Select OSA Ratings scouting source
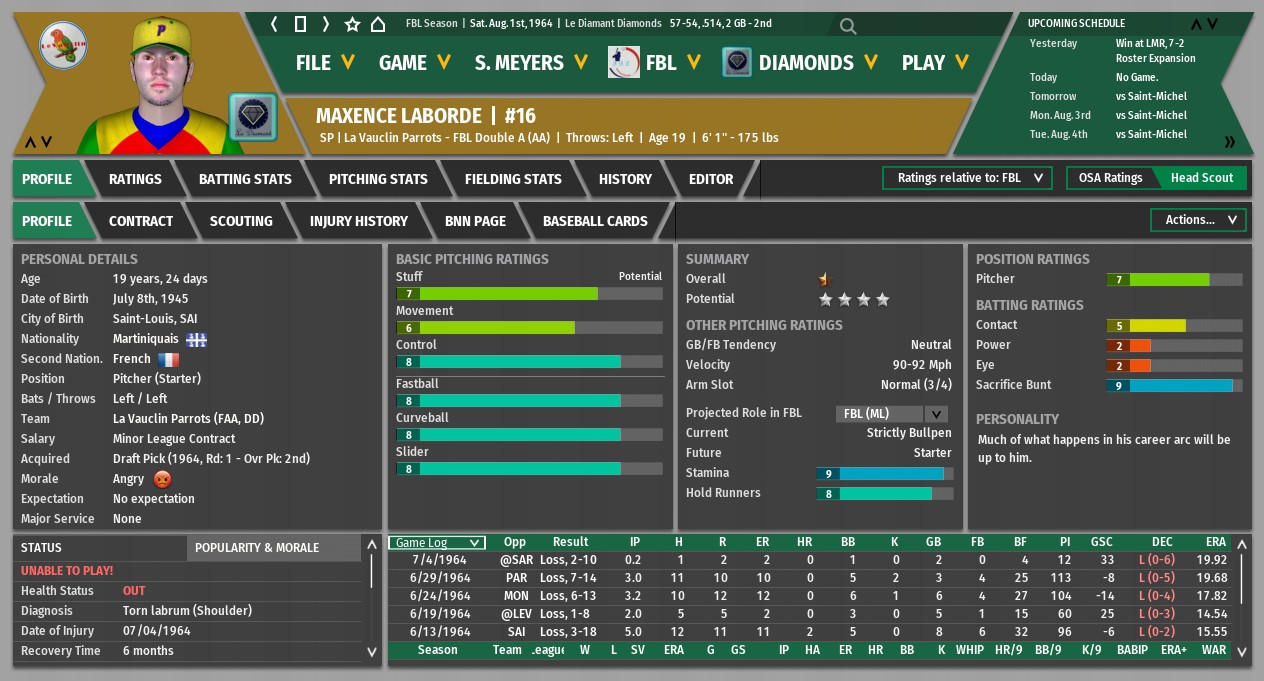1264x681 pixels. pyautogui.click(x=1110, y=178)
